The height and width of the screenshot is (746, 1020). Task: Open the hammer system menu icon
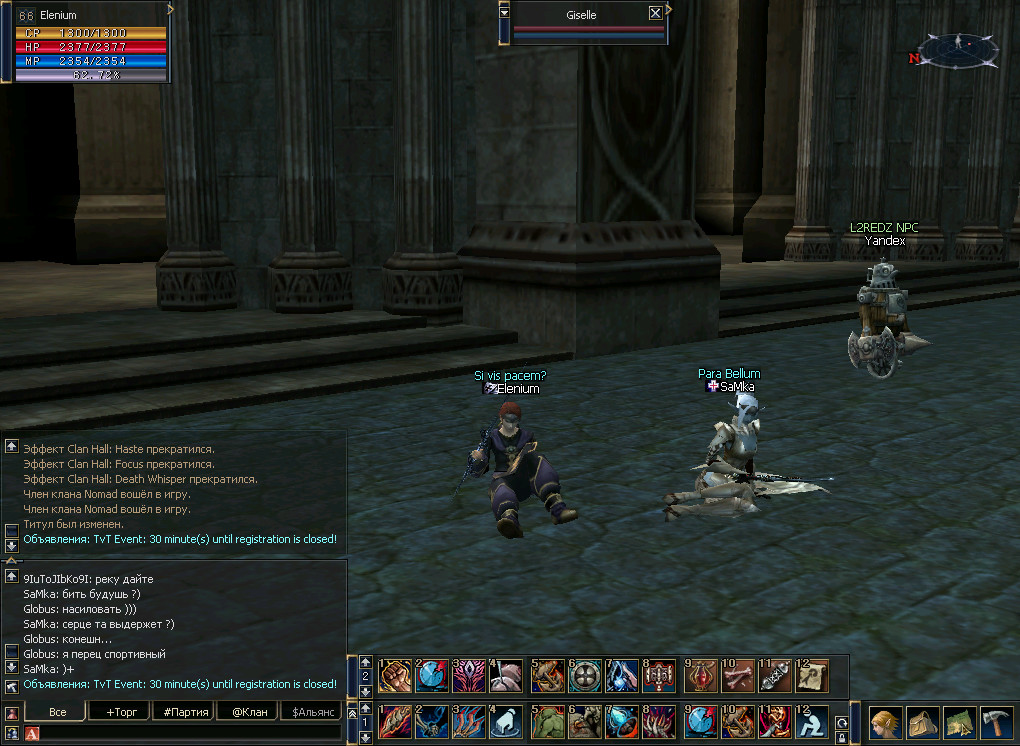coord(996,721)
